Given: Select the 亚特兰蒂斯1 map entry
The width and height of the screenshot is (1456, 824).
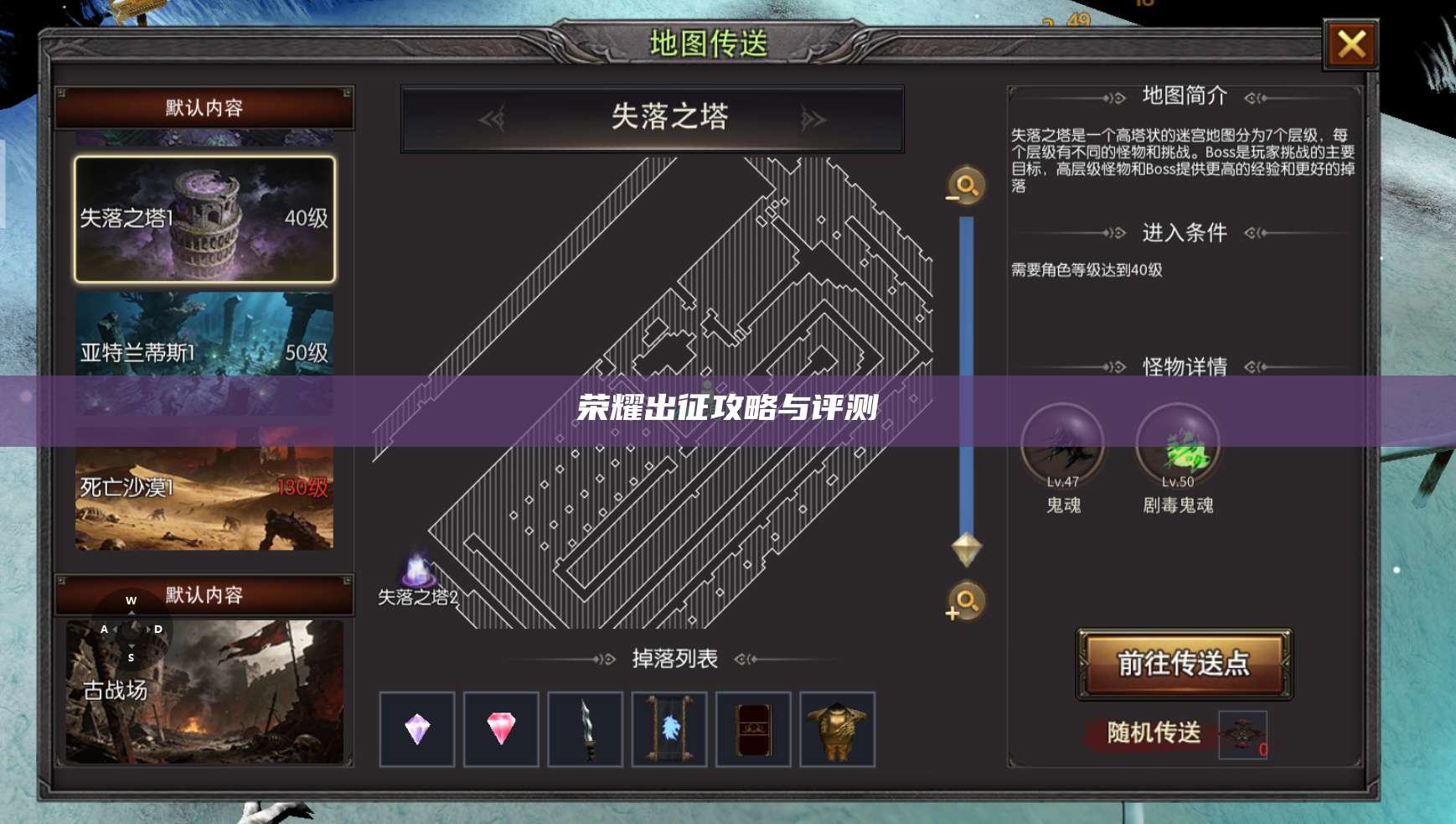Looking at the screenshot, I should 205,354.
